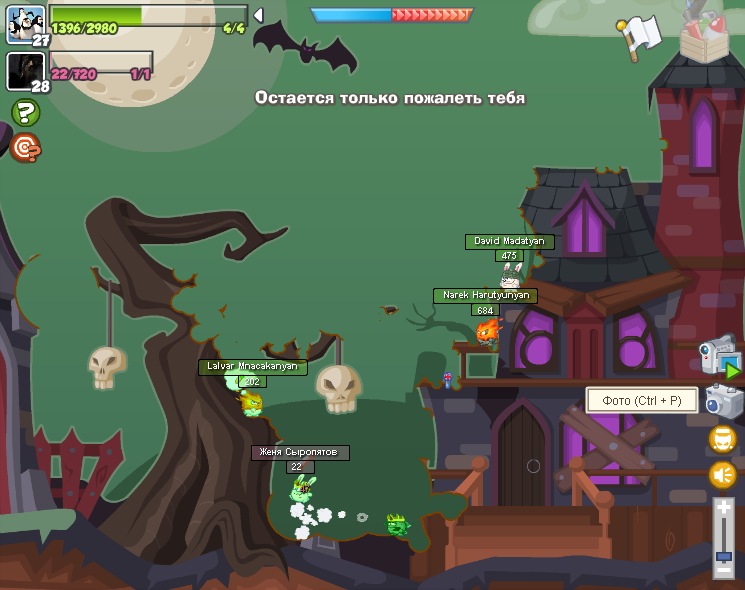
Task: Open the green question mark help button
Action: 25,112
